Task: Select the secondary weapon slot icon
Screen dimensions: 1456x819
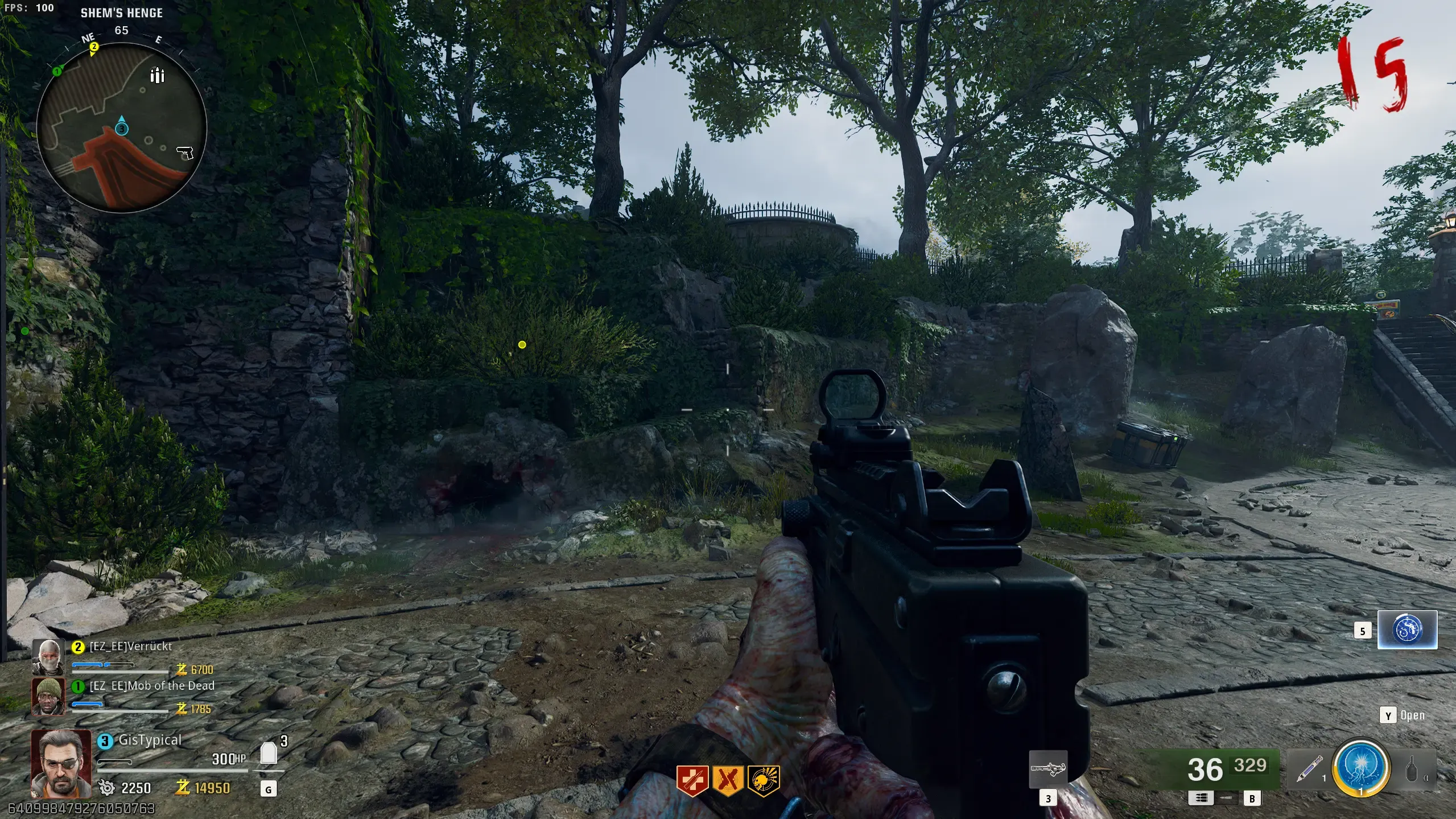Action: point(1048,769)
